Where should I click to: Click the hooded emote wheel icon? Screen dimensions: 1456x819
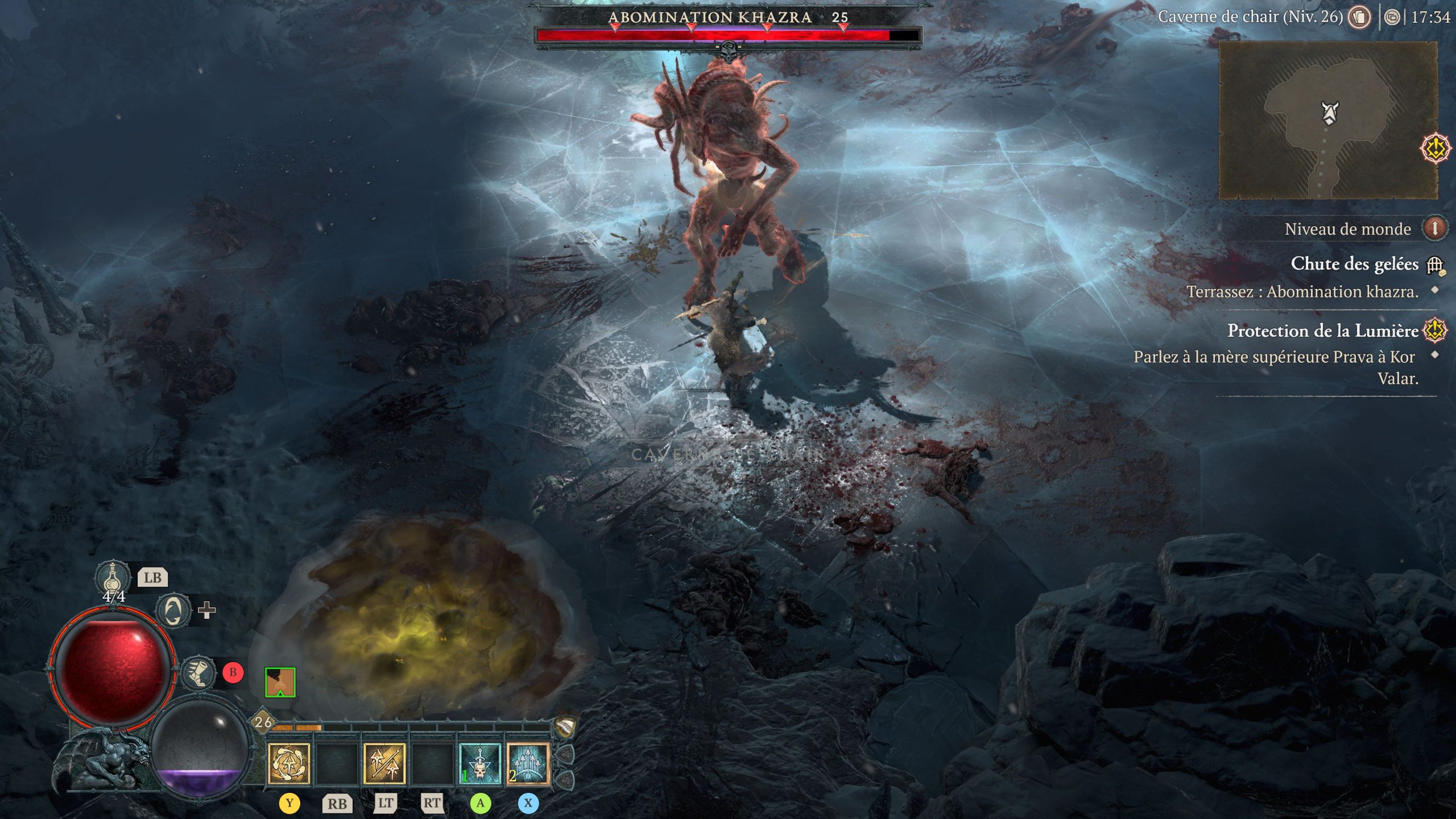tap(173, 611)
